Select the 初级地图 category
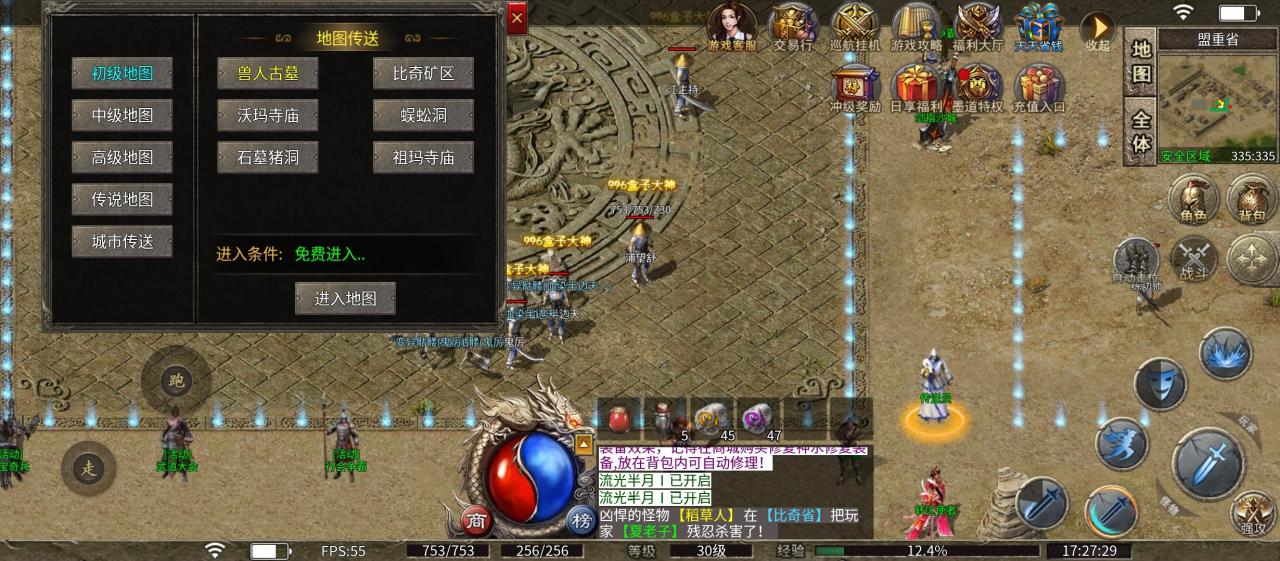The height and width of the screenshot is (561, 1280). coord(122,73)
